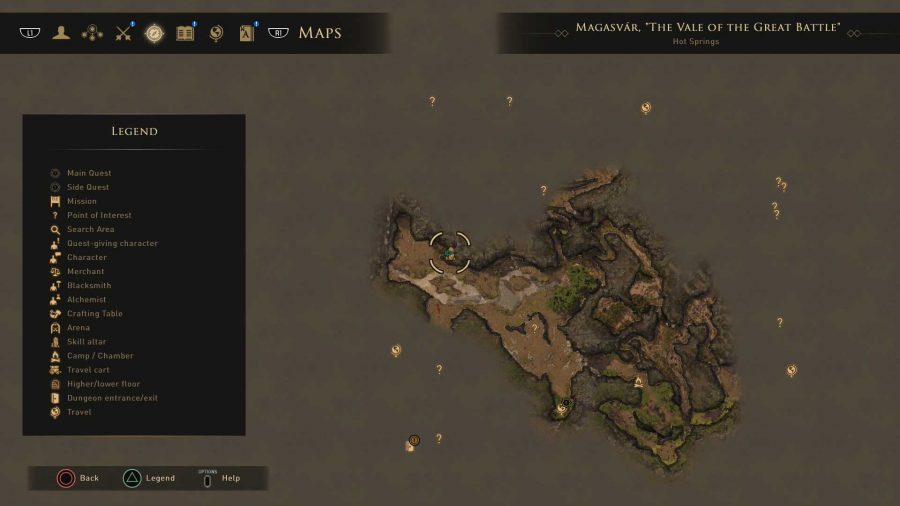Image resolution: width=900 pixels, height=506 pixels.
Task: Click the travel marker west of the island
Action: coord(396,350)
